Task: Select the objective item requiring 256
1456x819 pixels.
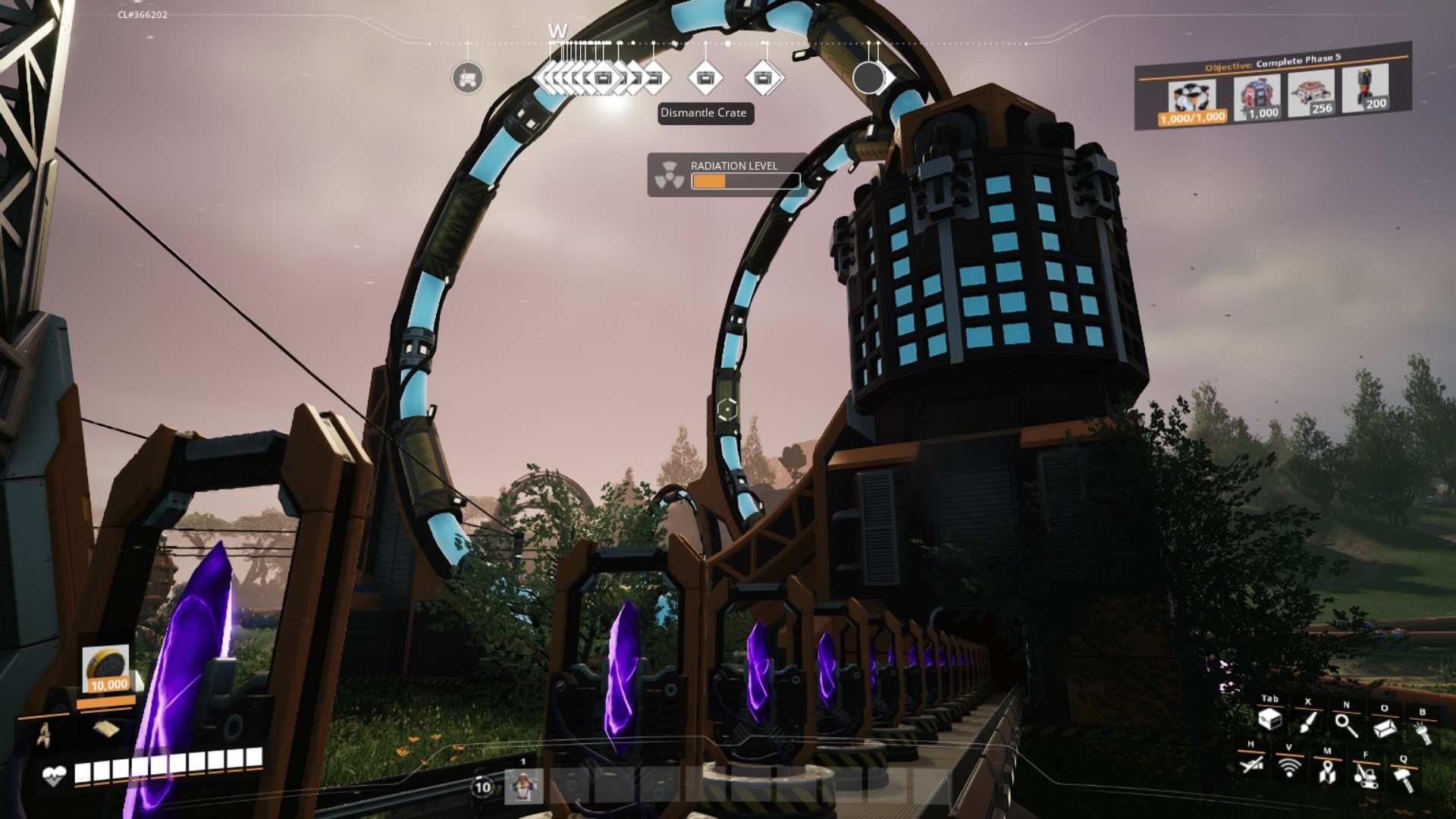Action: 1311,95
